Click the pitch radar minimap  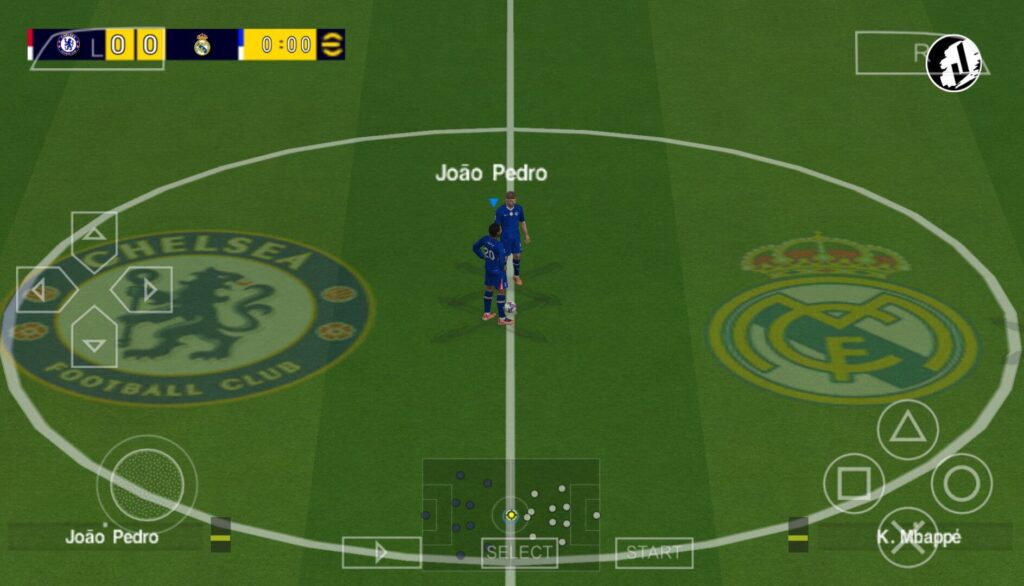[511, 507]
